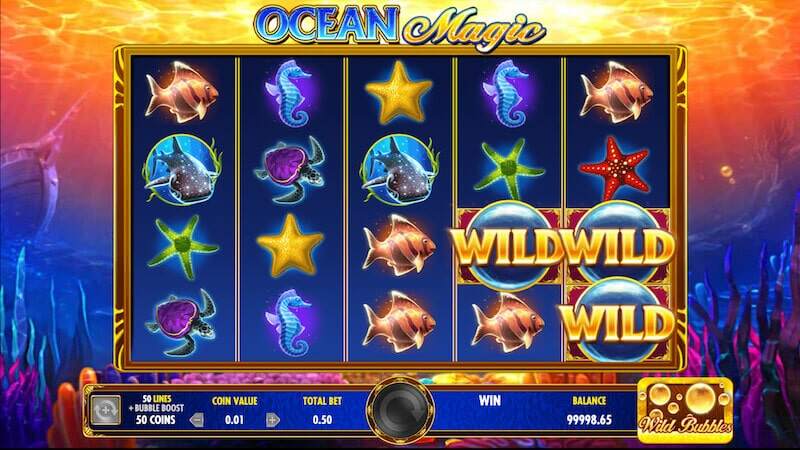Increase the coin value with the plus button
The image size is (800, 450).
tap(270, 420)
